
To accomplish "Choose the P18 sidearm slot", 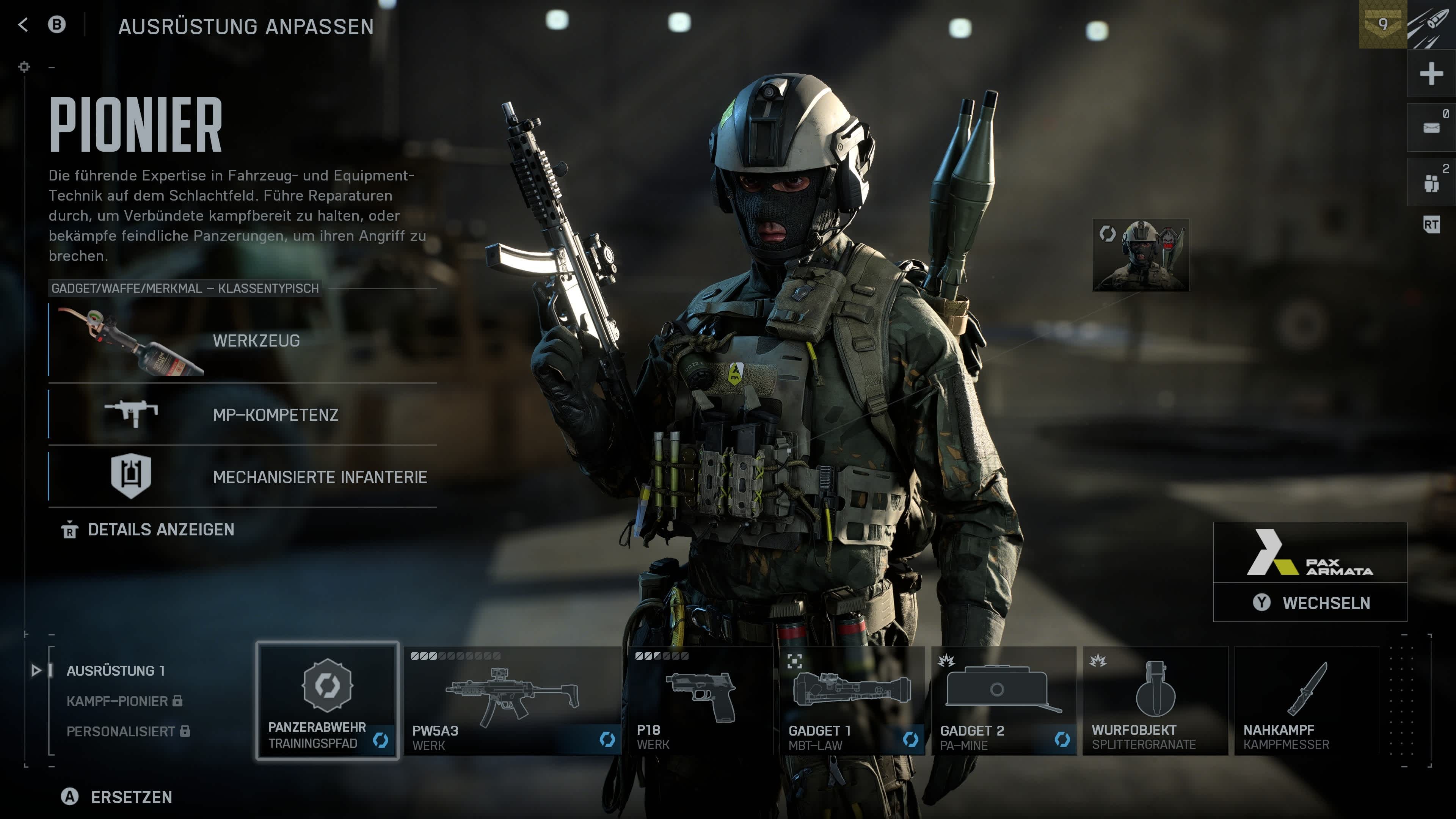I will click(x=700, y=701).
